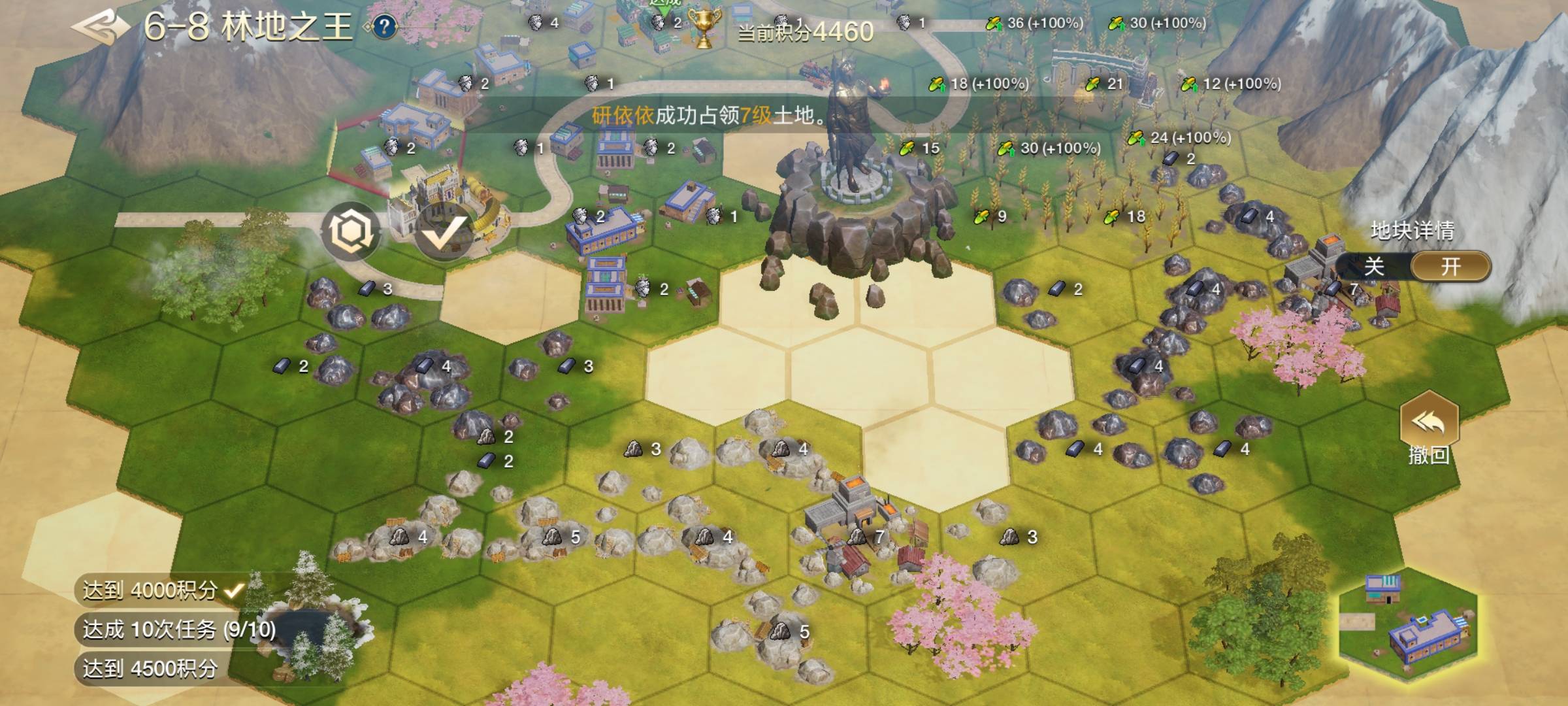View the 达到 4500积分 objective
Screen dimensions: 1568x706
[150, 669]
